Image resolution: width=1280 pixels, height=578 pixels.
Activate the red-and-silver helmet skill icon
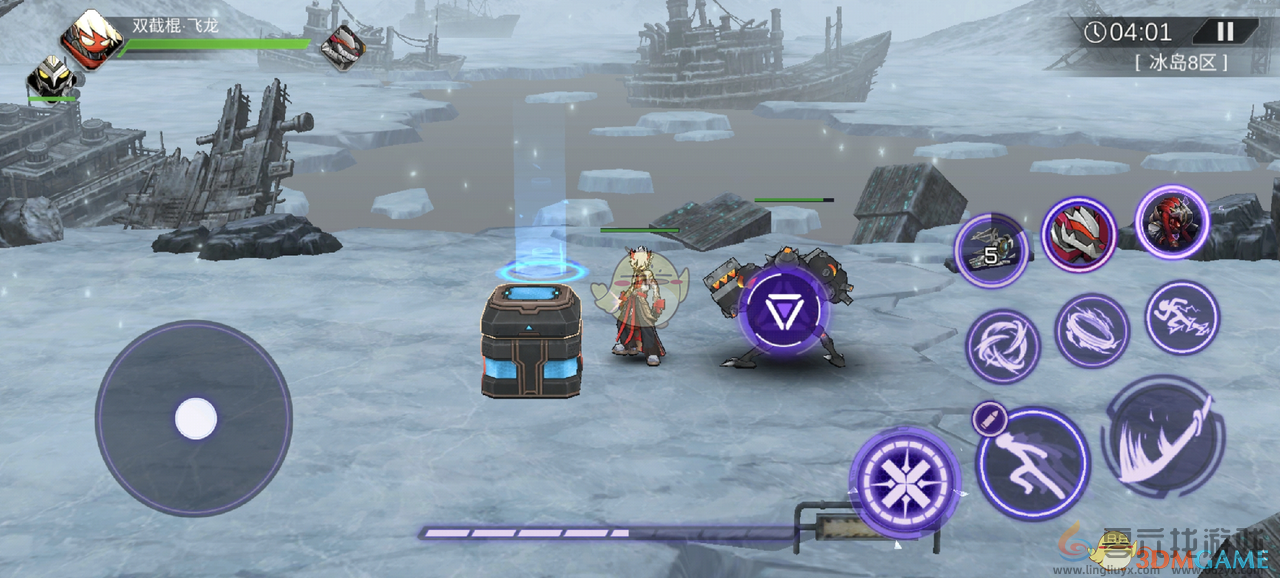click(x=1079, y=234)
